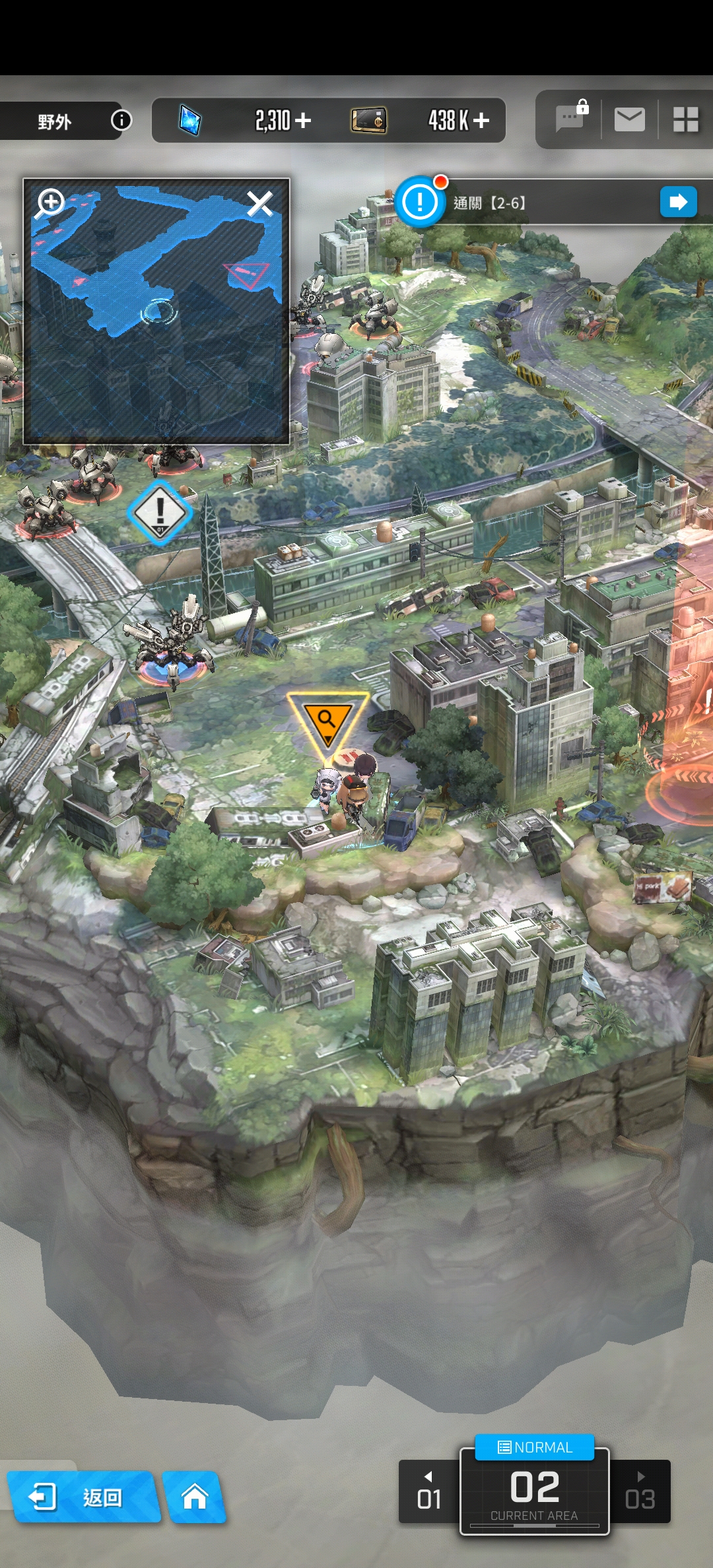The height and width of the screenshot is (1568, 713).
Task: Open the mail envelope inbox
Action: click(629, 119)
